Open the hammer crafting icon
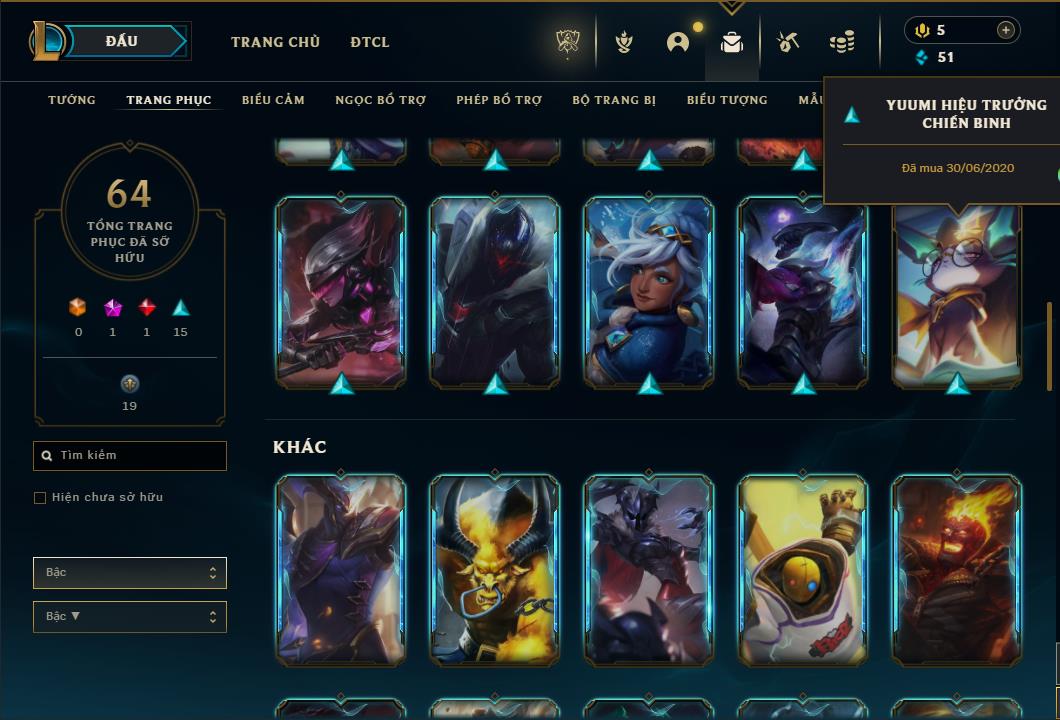 tap(788, 42)
